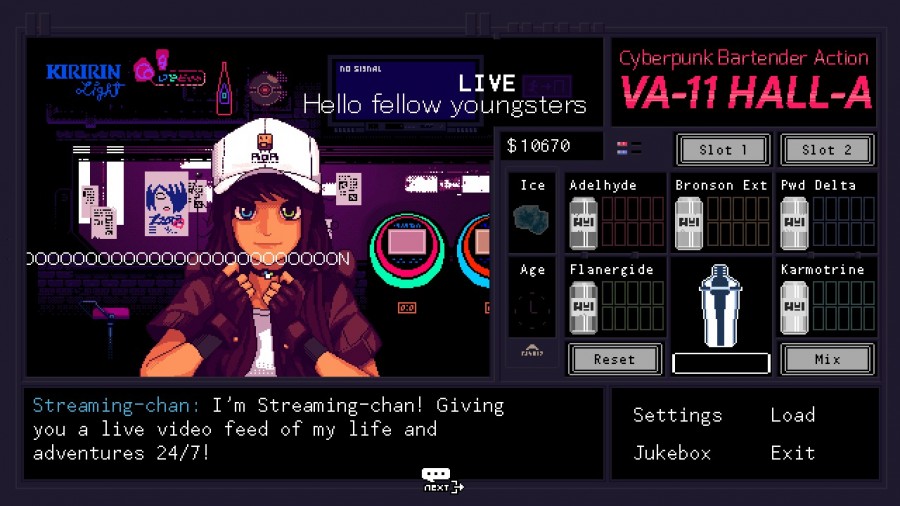The width and height of the screenshot is (900, 506).
Task: Choose Exit from the menu
Action: pos(792,453)
